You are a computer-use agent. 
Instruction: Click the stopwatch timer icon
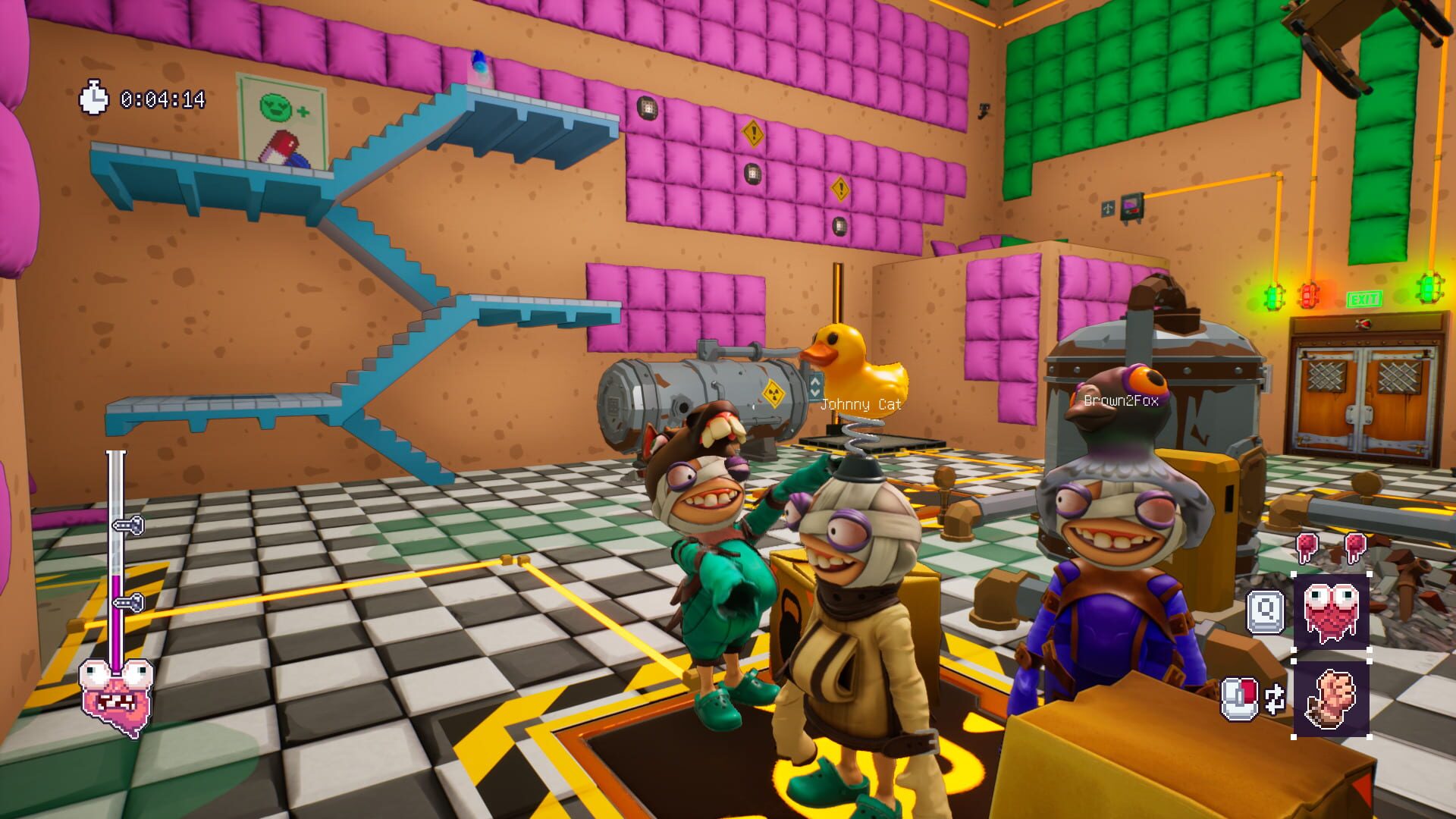coord(94,97)
